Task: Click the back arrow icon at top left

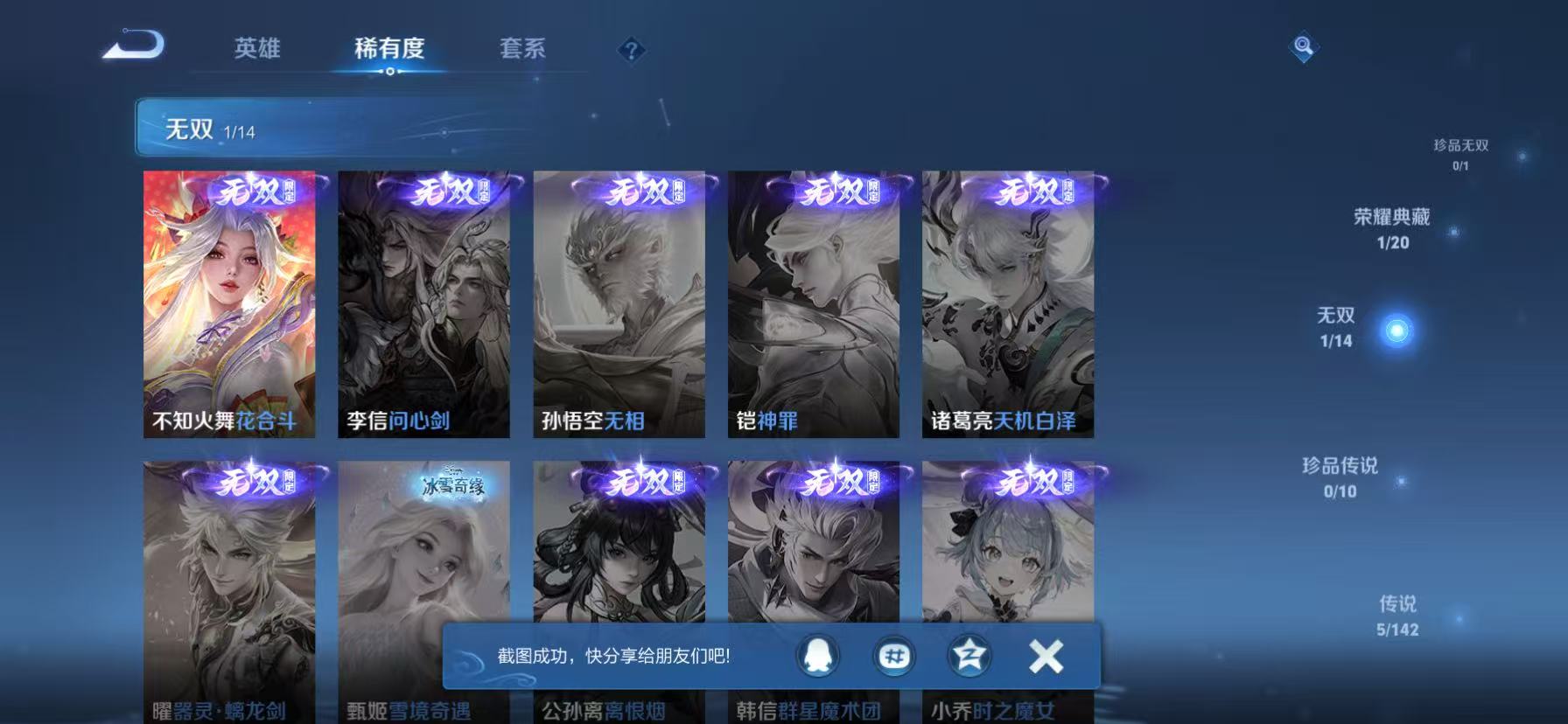Action: pyautogui.click(x=133, y=45)
